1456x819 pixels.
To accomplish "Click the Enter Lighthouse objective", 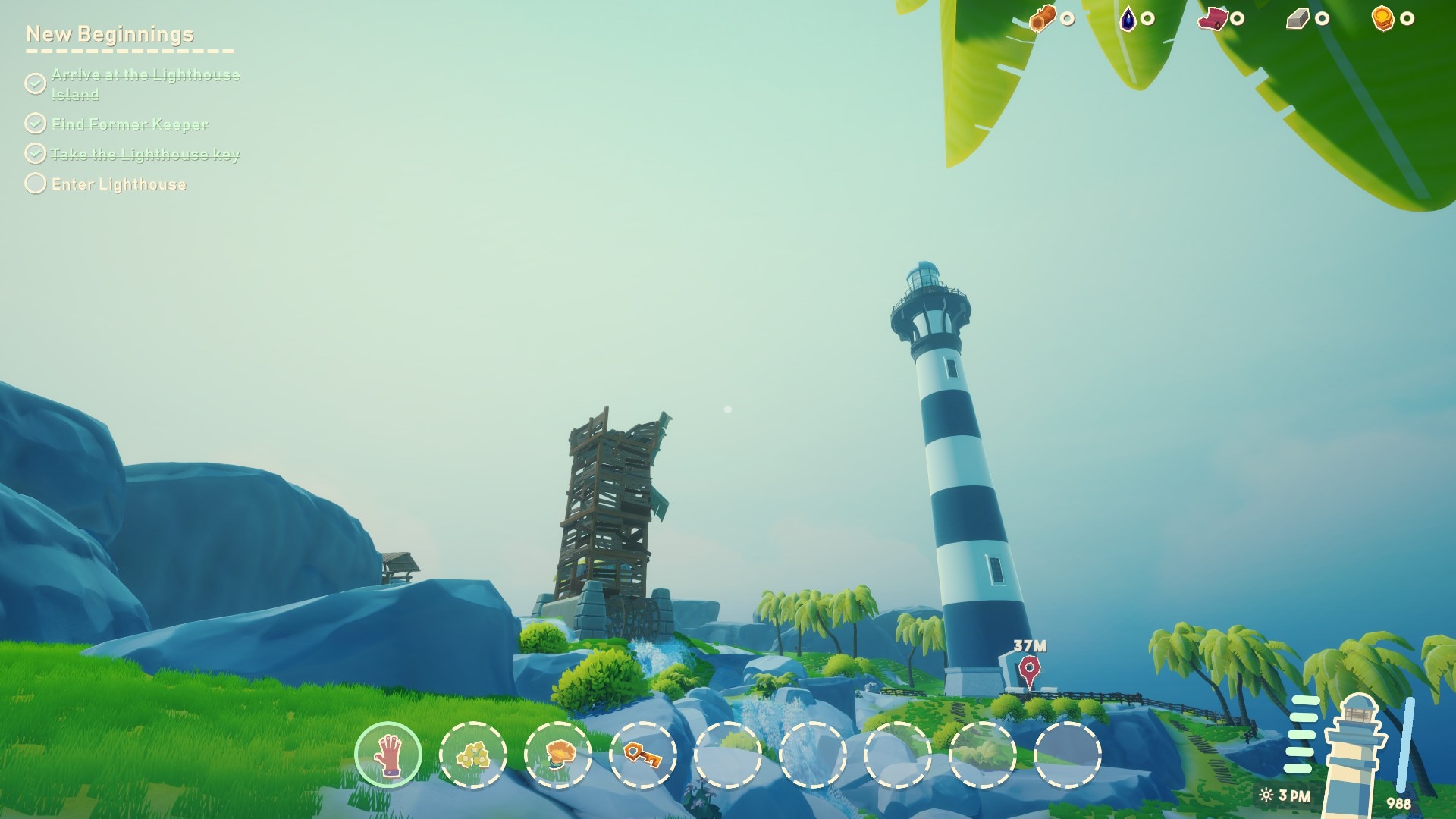I will pos(118,184).
